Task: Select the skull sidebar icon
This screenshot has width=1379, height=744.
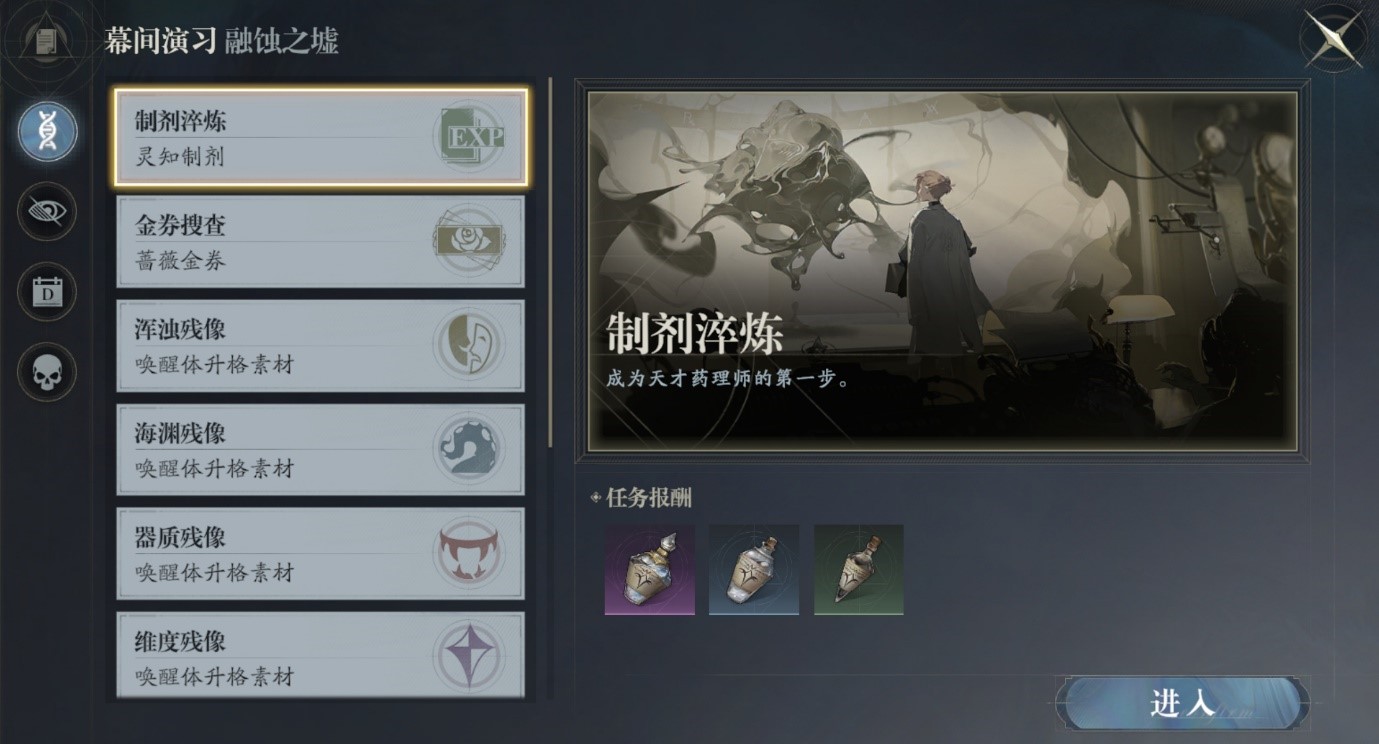Action: pyautogui.click(x=46, y=372)
